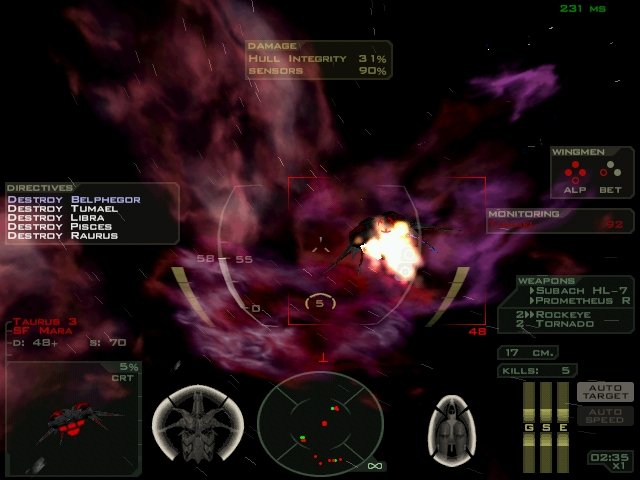Click the Taurus 3 target monitor view
The height and width of the screenshot is (480, 640).
(71, 420)
